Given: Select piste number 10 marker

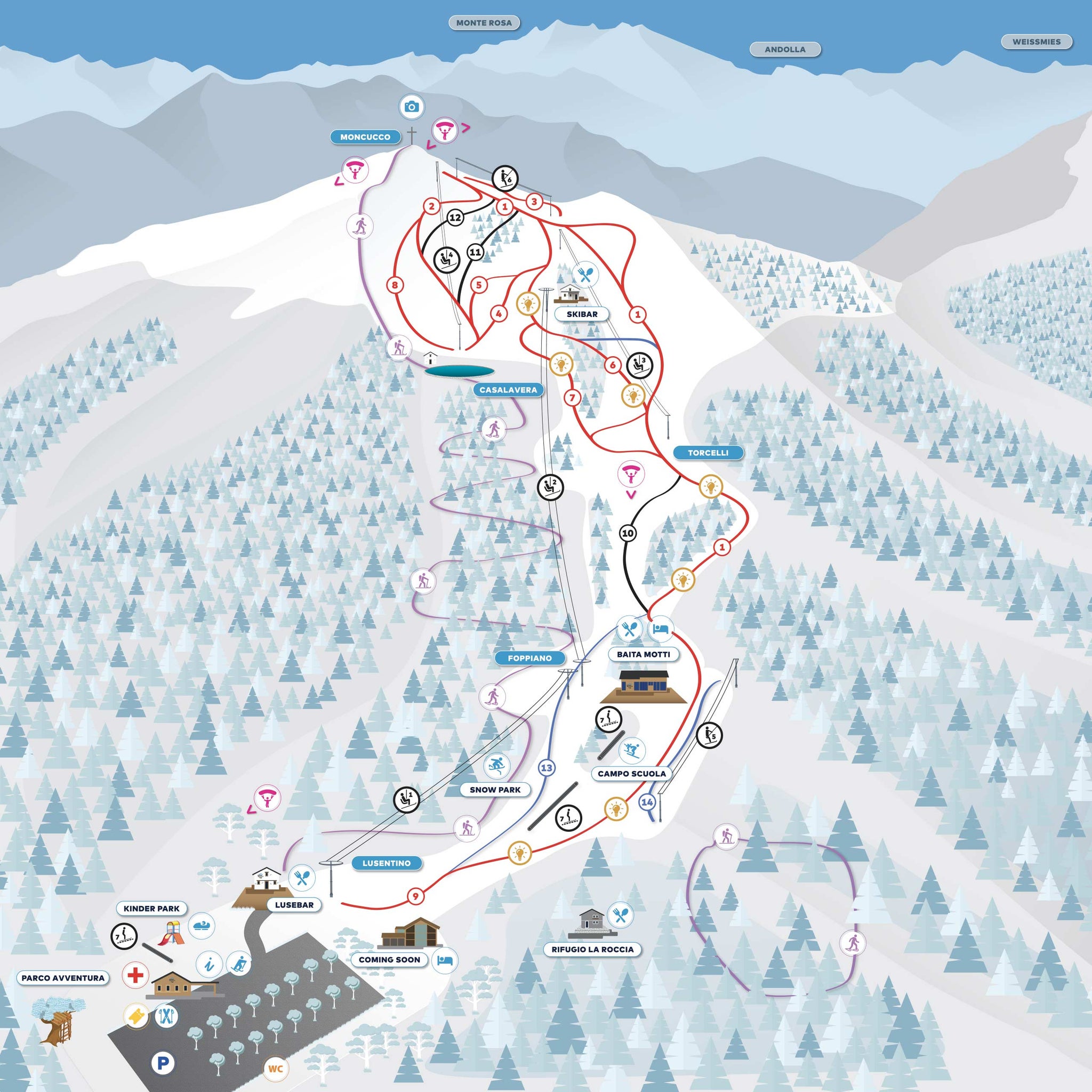Looking at the screenshot, I should tap(628, 533).
